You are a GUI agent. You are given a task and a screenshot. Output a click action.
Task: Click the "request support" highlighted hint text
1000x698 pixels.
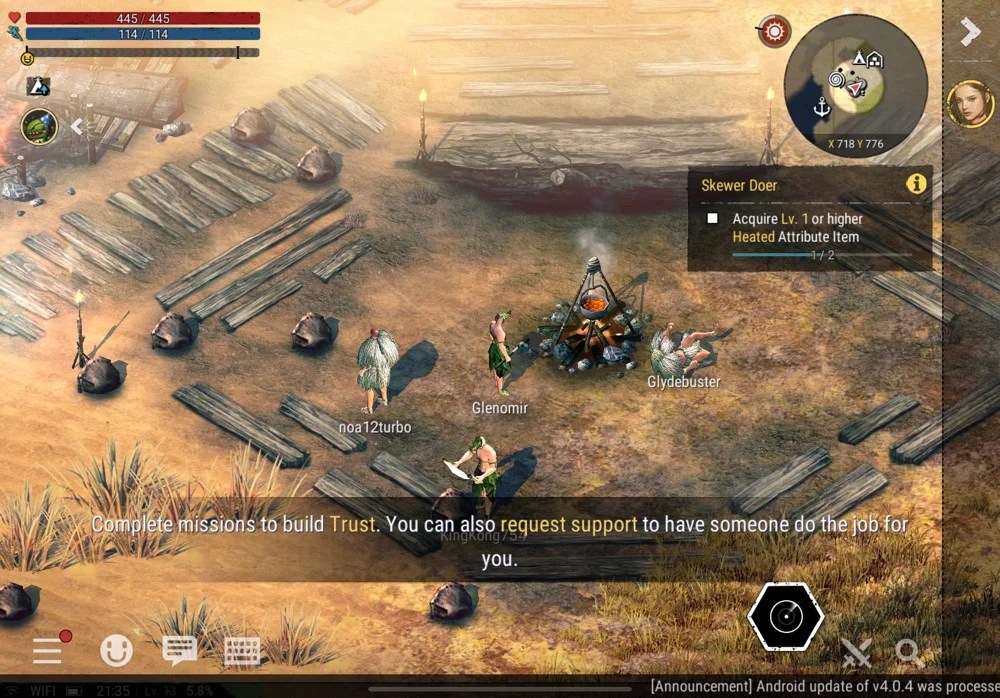point(568,524)
